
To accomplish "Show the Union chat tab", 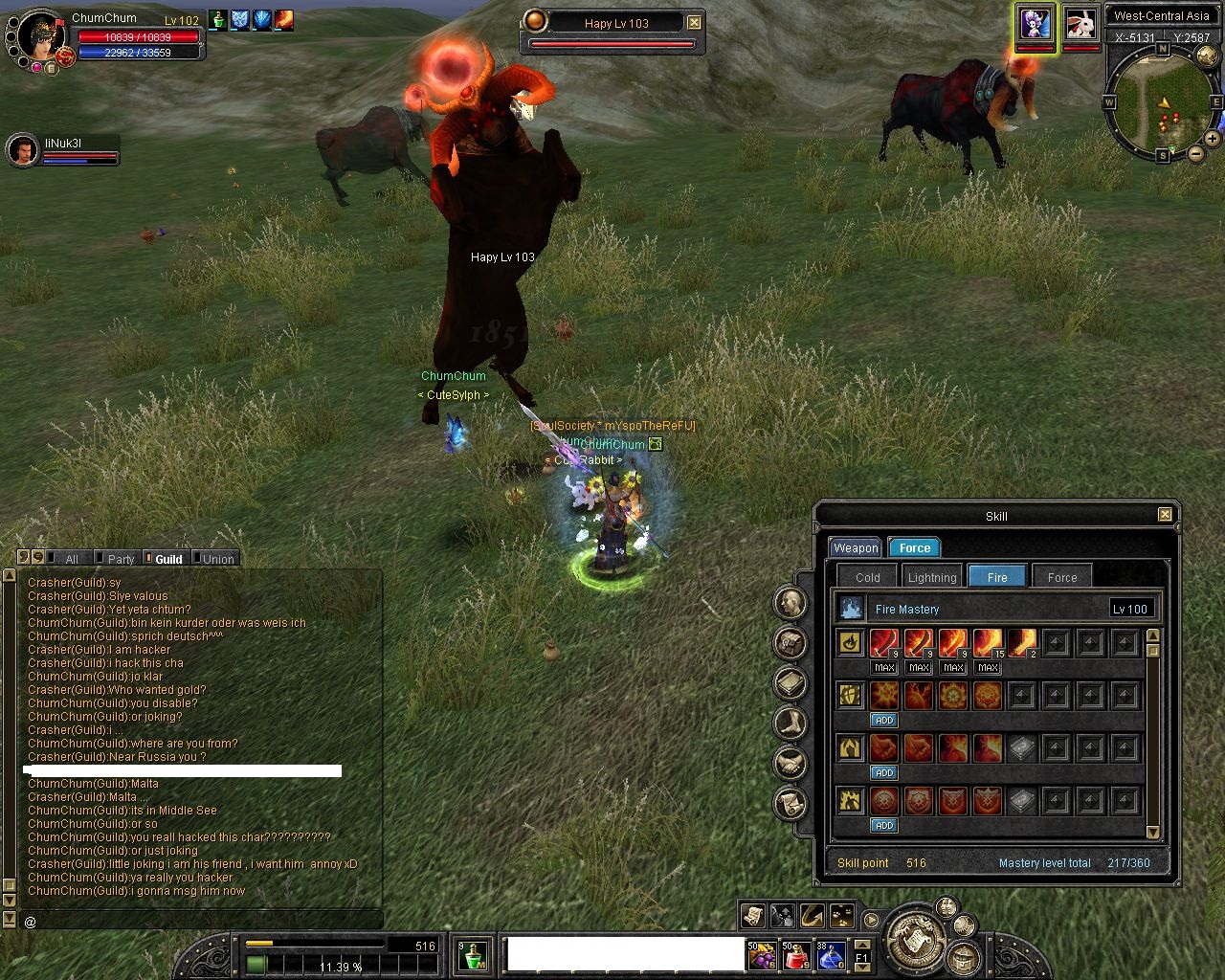I will 217,559.
